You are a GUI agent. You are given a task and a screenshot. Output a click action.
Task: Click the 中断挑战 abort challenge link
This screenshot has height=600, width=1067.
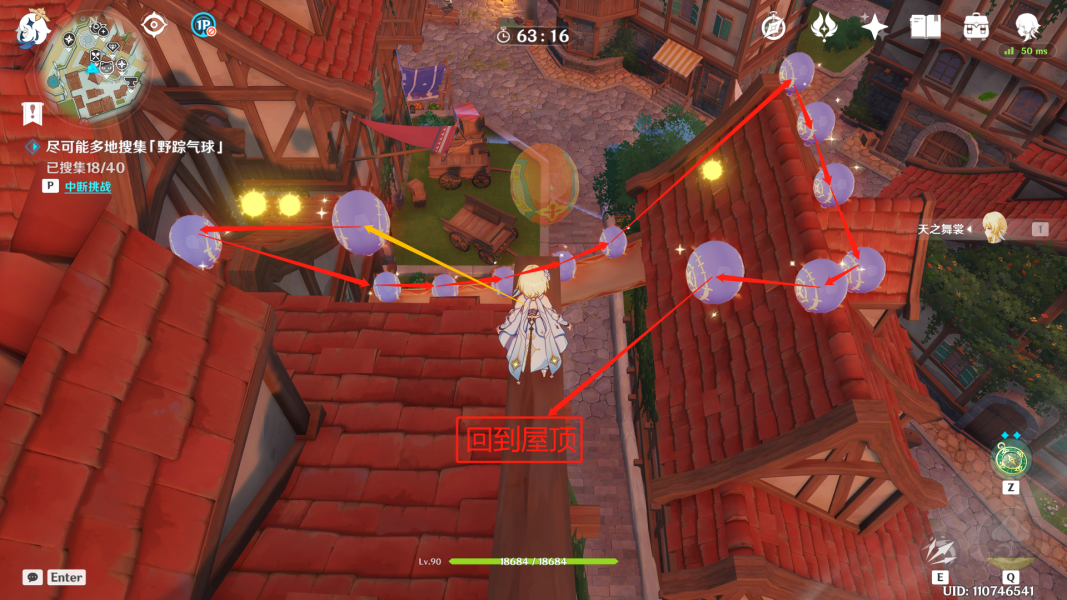point(88,186)
